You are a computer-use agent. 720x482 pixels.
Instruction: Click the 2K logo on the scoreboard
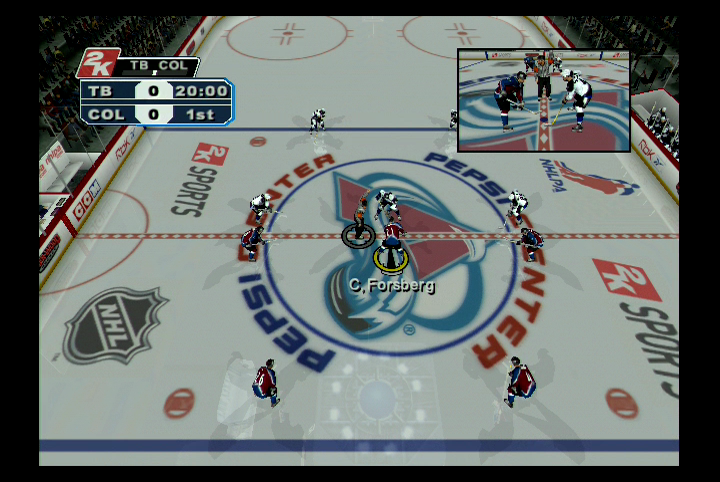pos(99,64)
